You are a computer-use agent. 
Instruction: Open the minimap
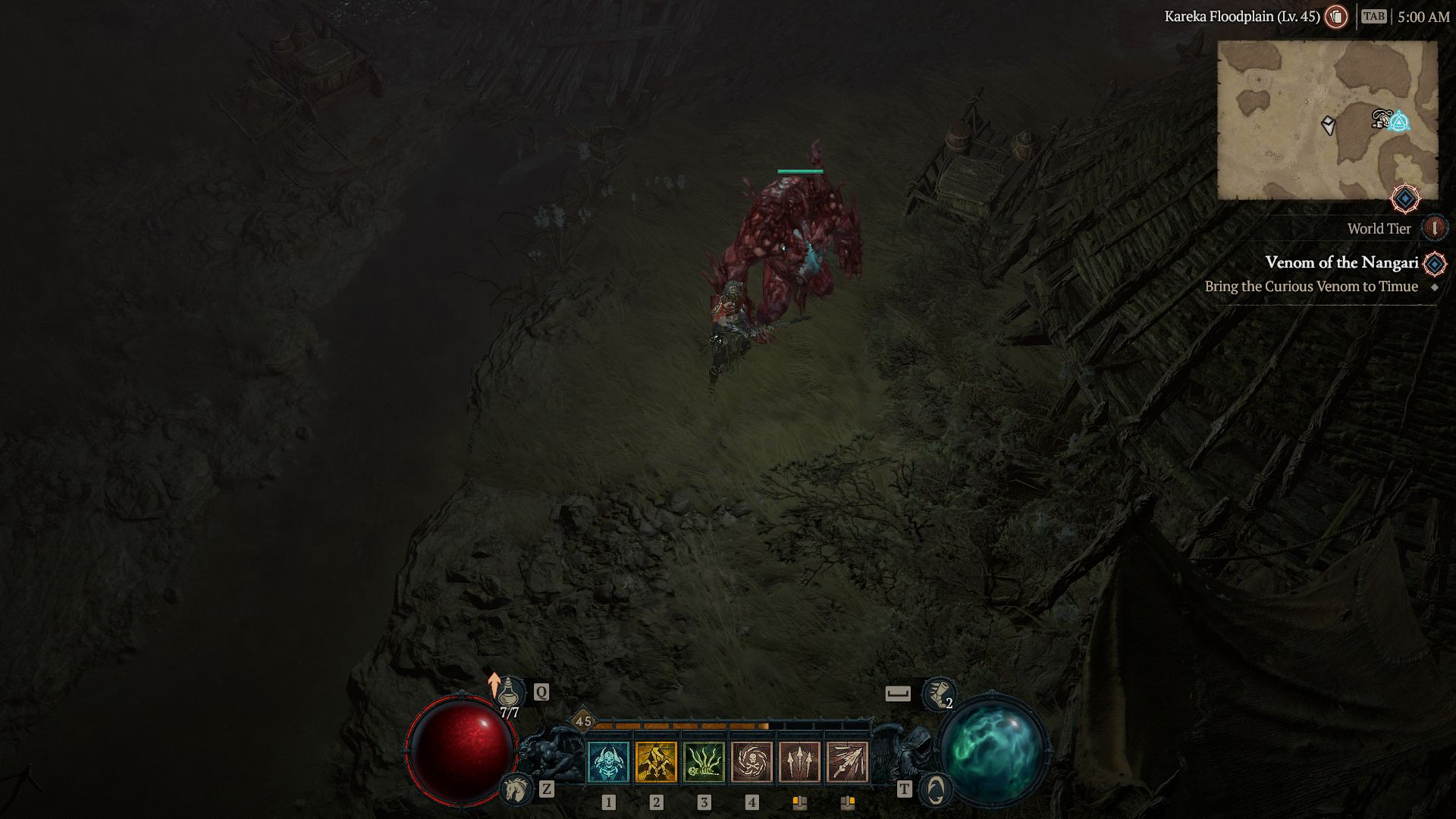pyautogui.click(x=1327, y=120)
